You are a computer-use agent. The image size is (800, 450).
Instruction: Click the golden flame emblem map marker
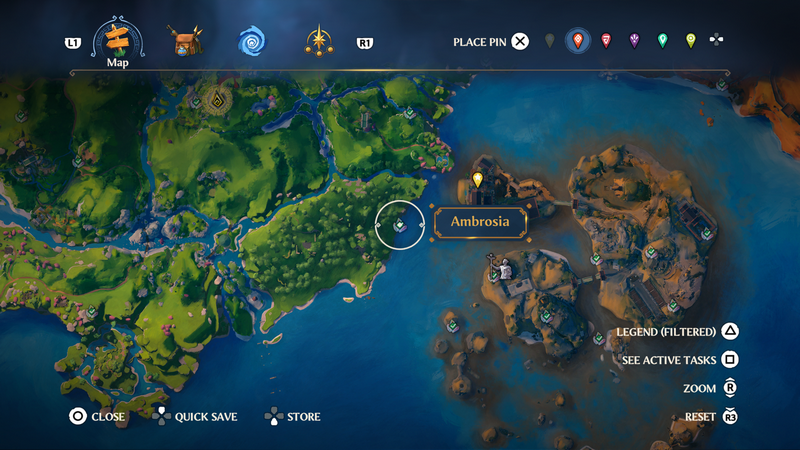click(216, 99)
